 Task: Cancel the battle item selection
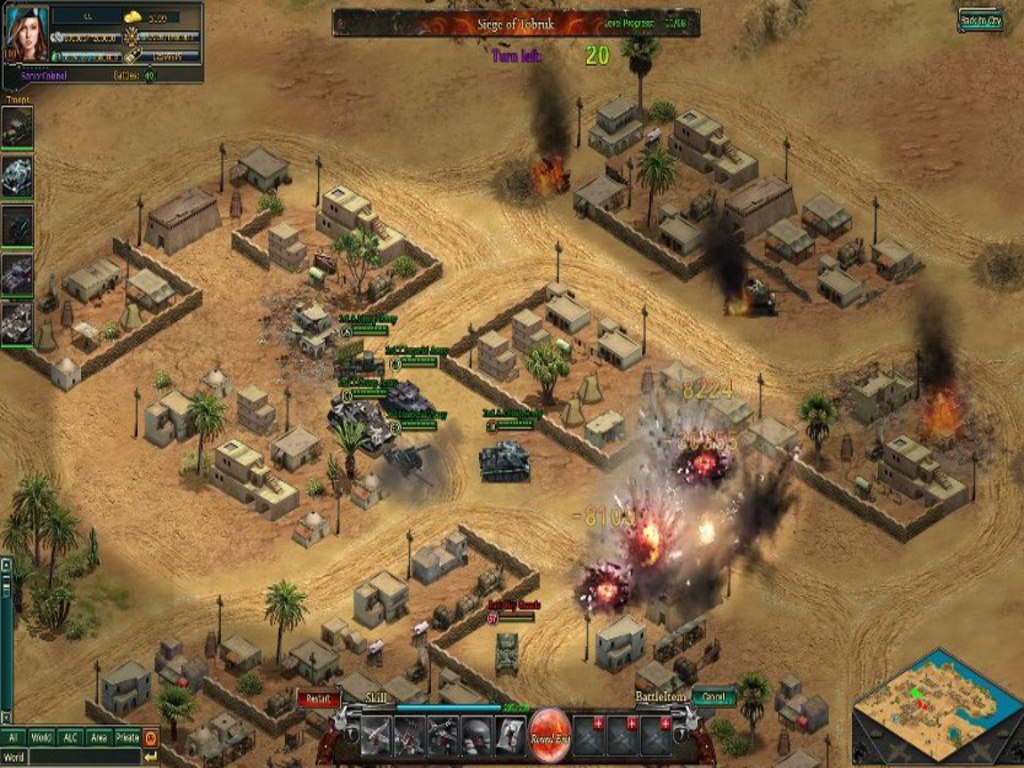coord(714,697)
